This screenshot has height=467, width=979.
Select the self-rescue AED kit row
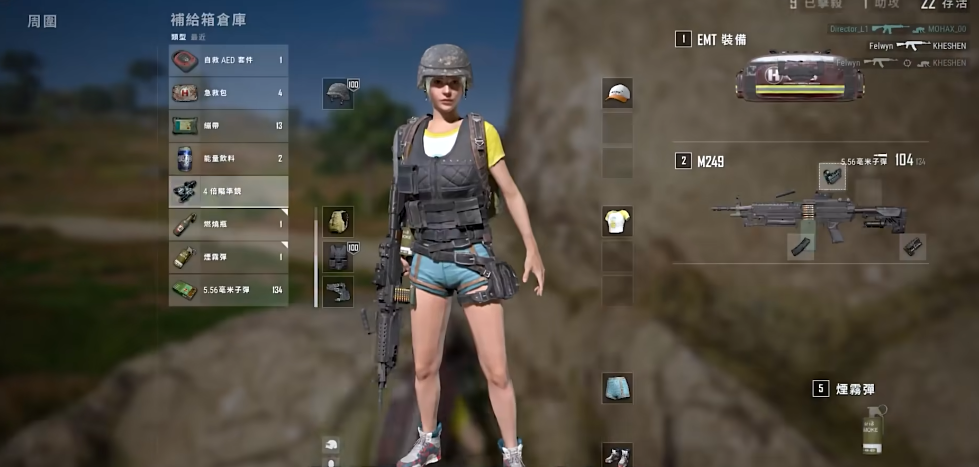[x=228, y=60]
